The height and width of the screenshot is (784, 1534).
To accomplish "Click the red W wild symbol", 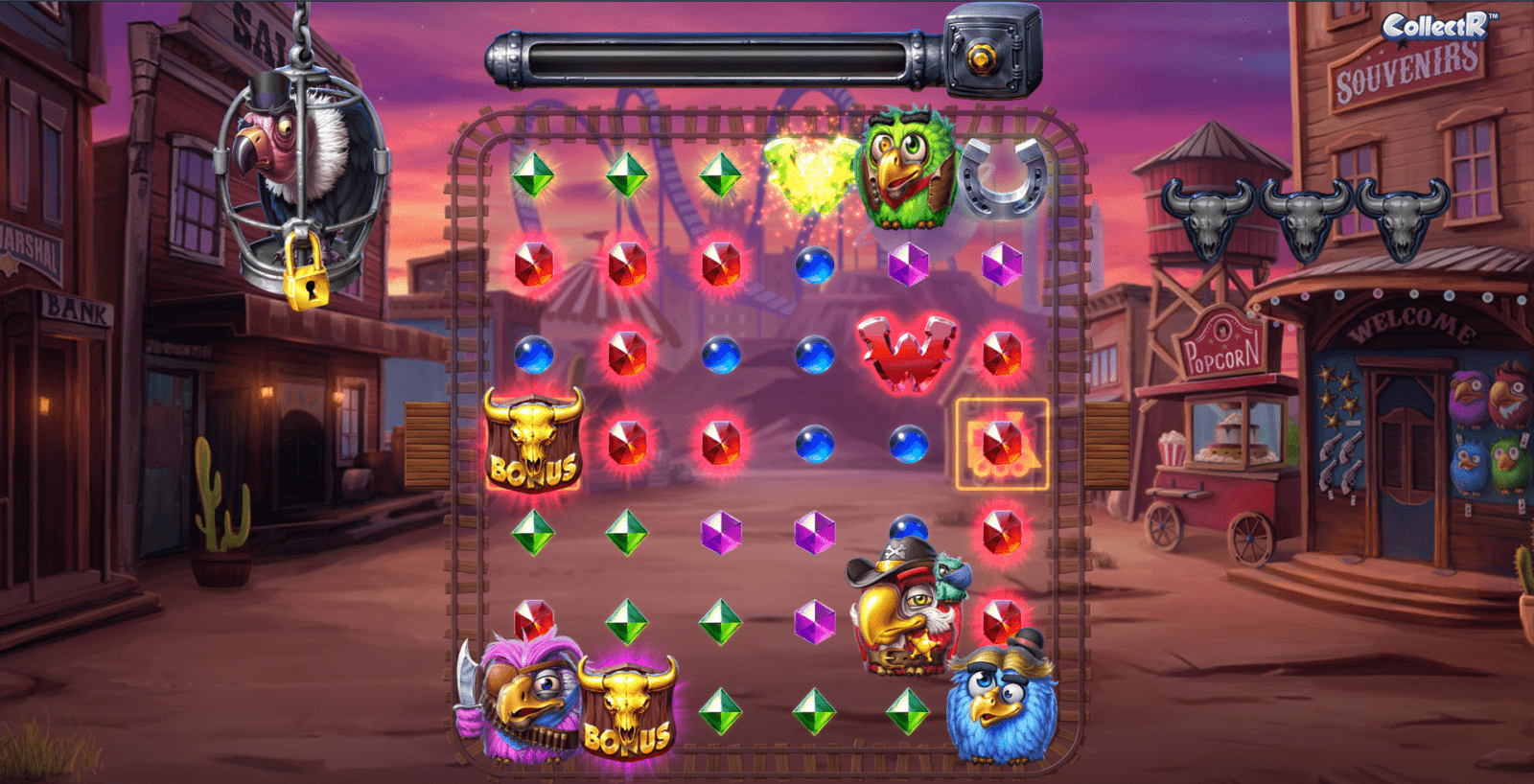I will (x=906, y=351).
